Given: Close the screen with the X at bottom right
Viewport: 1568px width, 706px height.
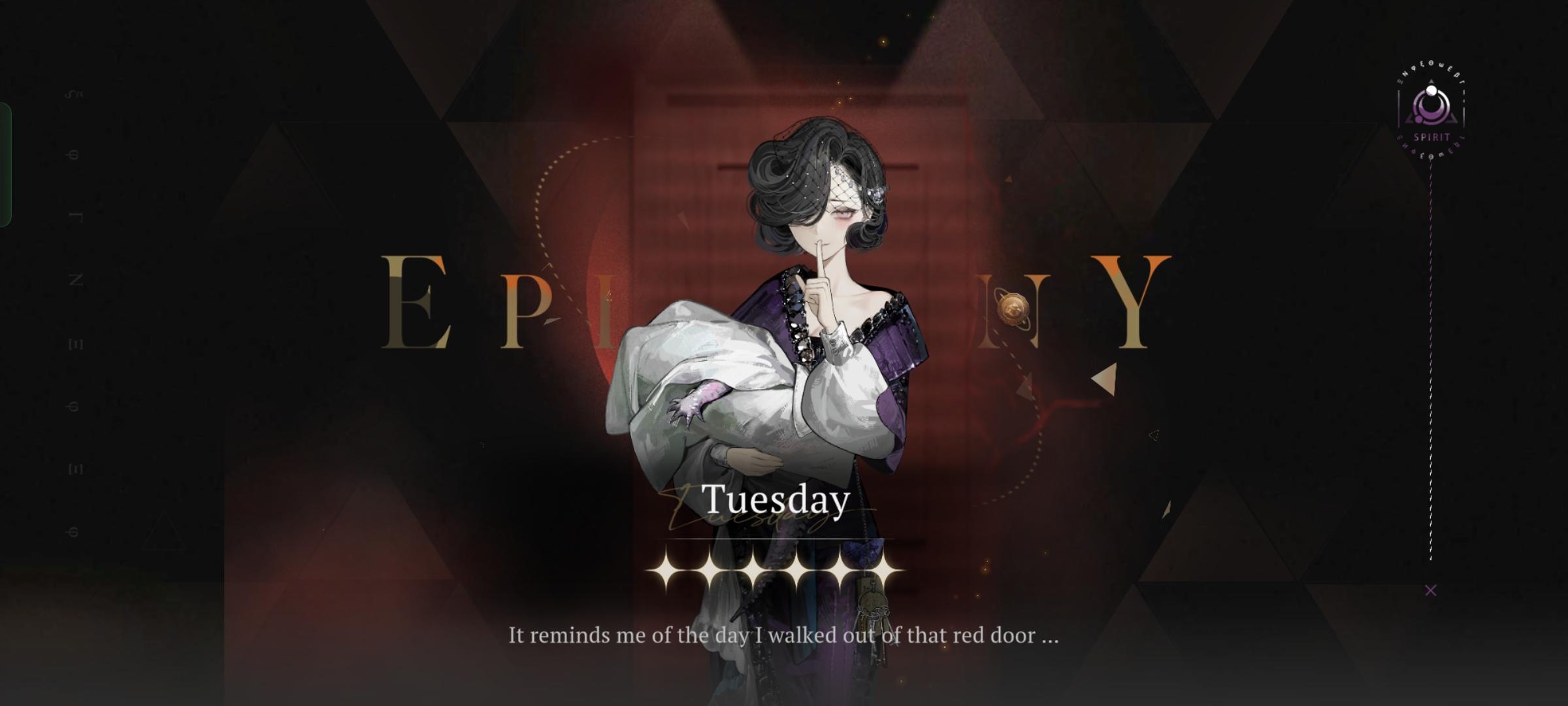Looking at the screenshot, I should click(1430, 590).
